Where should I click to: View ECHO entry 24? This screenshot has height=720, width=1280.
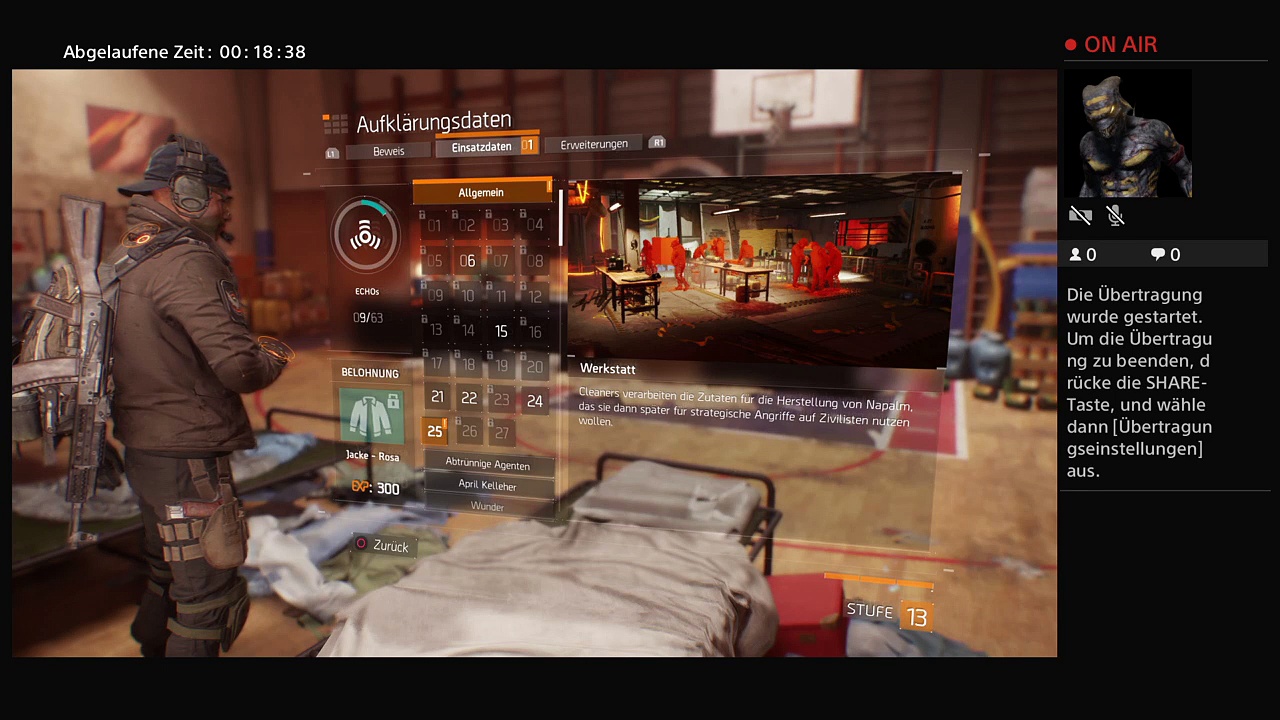(535, 401)
